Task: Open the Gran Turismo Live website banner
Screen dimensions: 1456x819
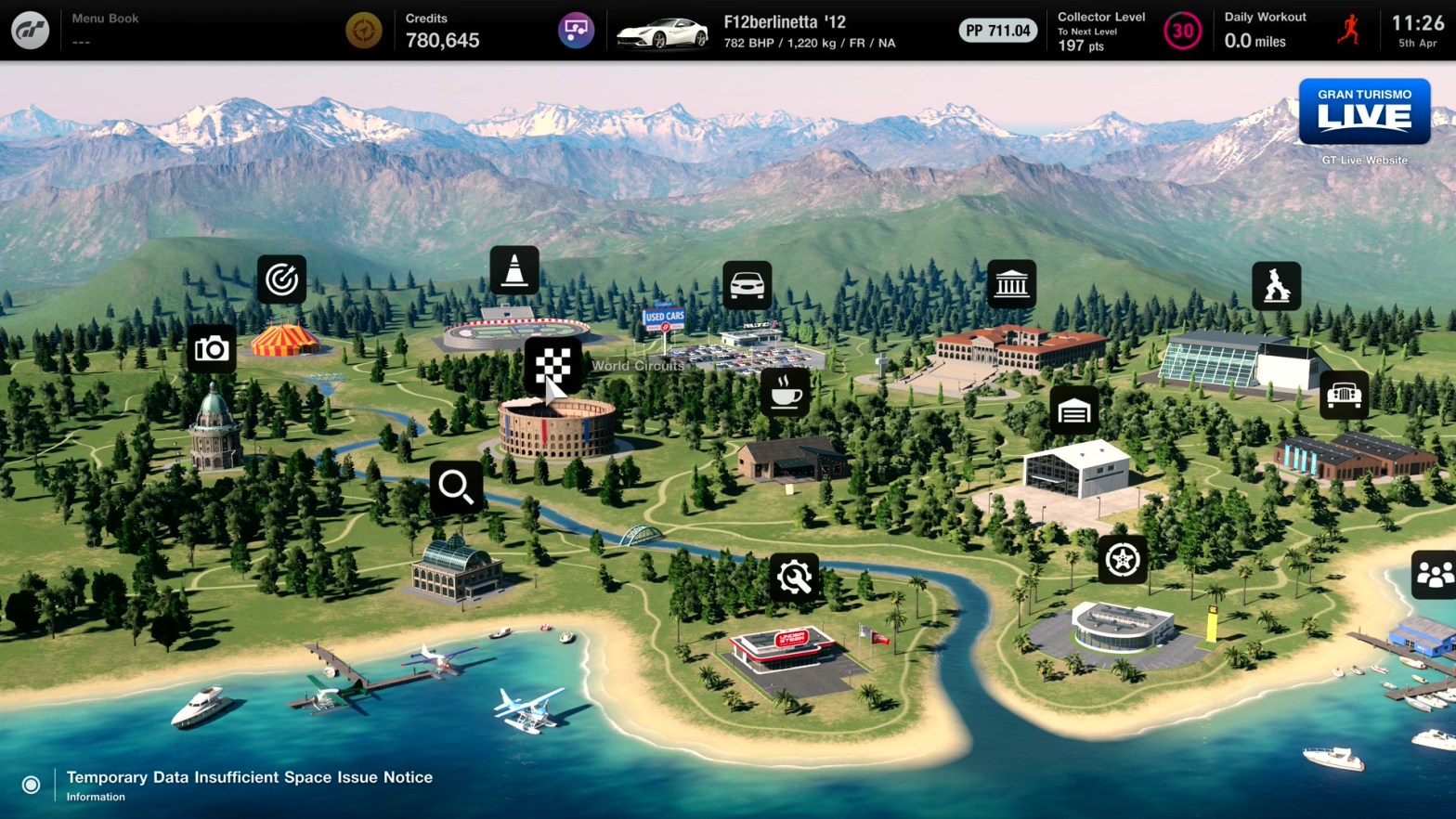Action: (1364, 111)
